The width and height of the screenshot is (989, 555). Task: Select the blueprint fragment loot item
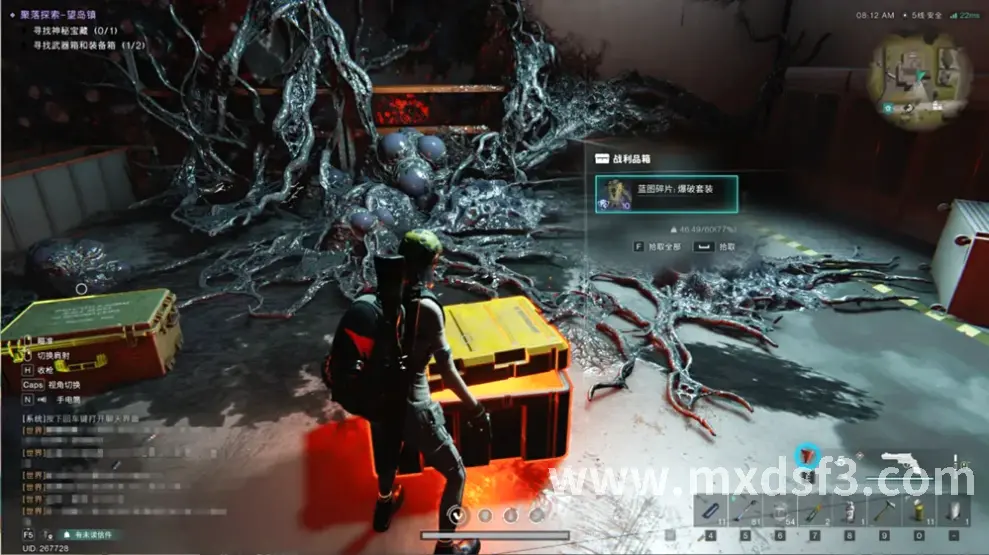pyautogui.click(x=666, y=194)
